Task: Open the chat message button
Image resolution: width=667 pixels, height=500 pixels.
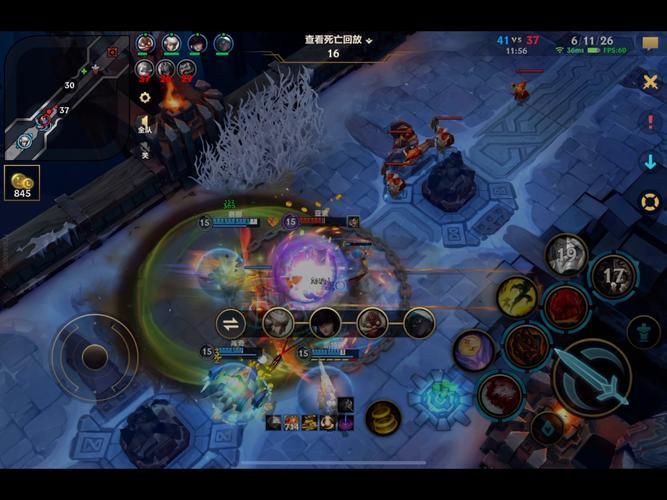Action: pos(650,45)
